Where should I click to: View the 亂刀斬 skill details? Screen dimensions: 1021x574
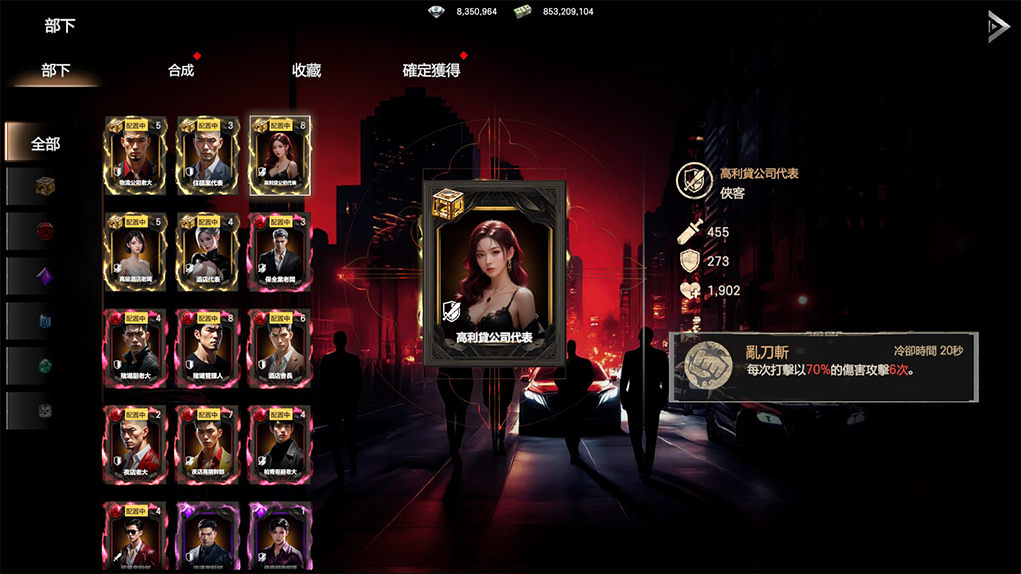coord(822,367)
